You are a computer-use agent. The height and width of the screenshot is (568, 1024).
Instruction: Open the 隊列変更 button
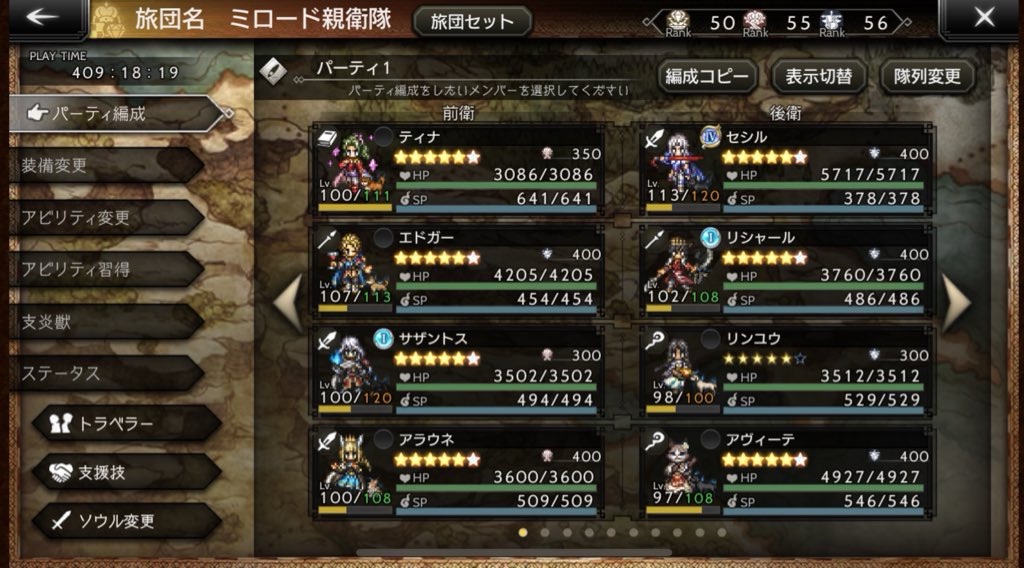(x=927, y=76)
